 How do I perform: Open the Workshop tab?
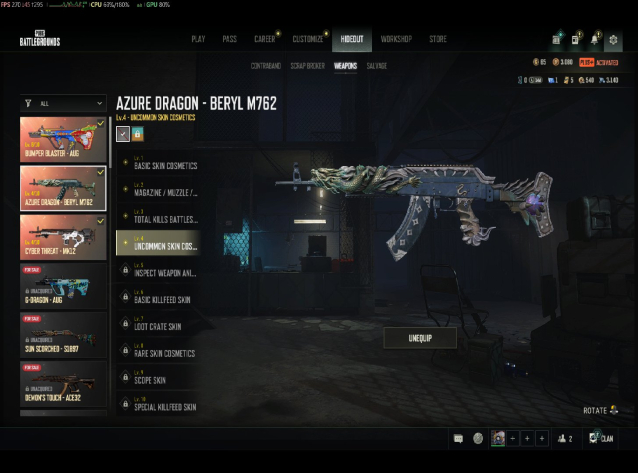click(x=396, y=39)
